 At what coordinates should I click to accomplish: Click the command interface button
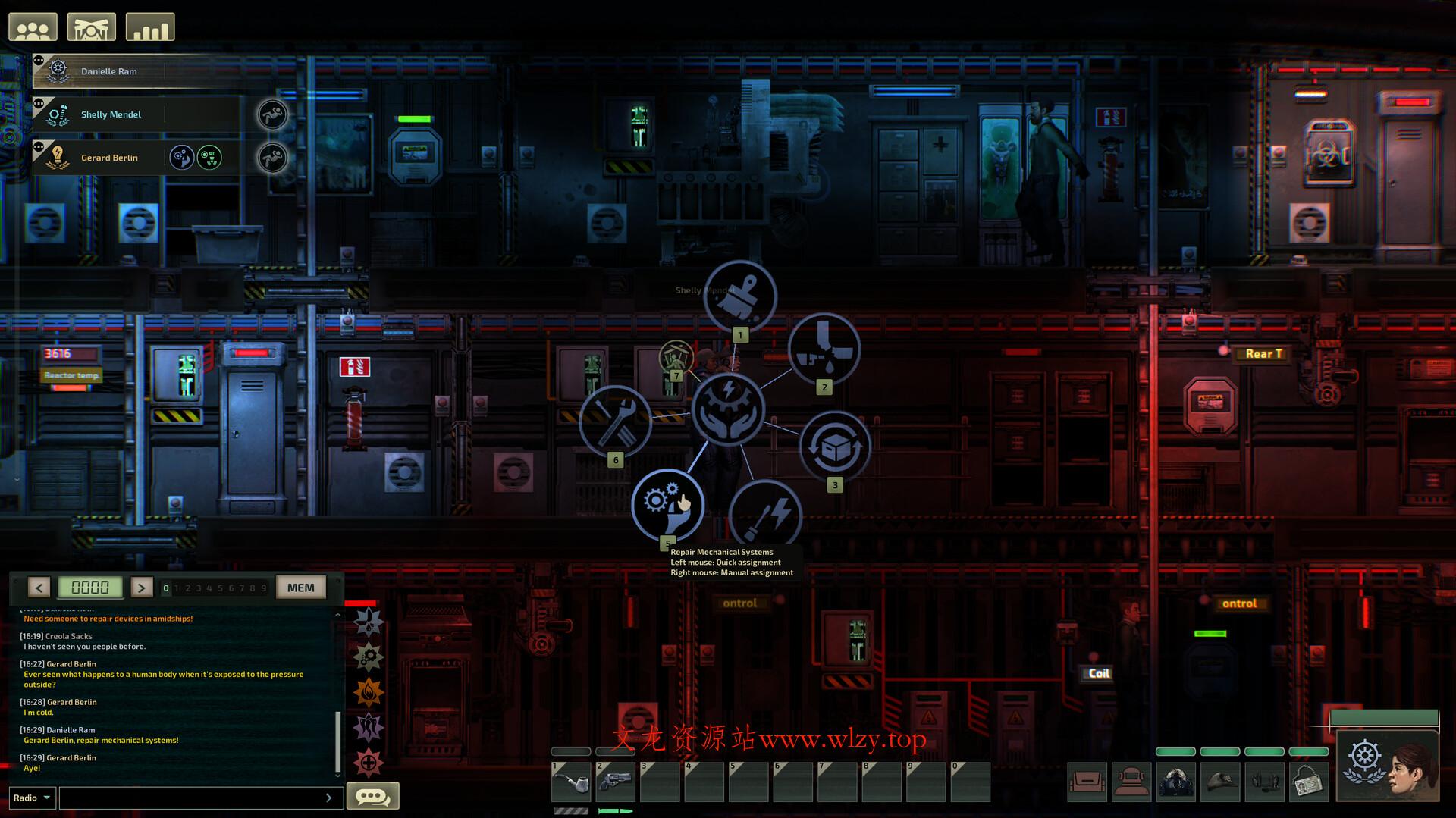pos(91,27)
